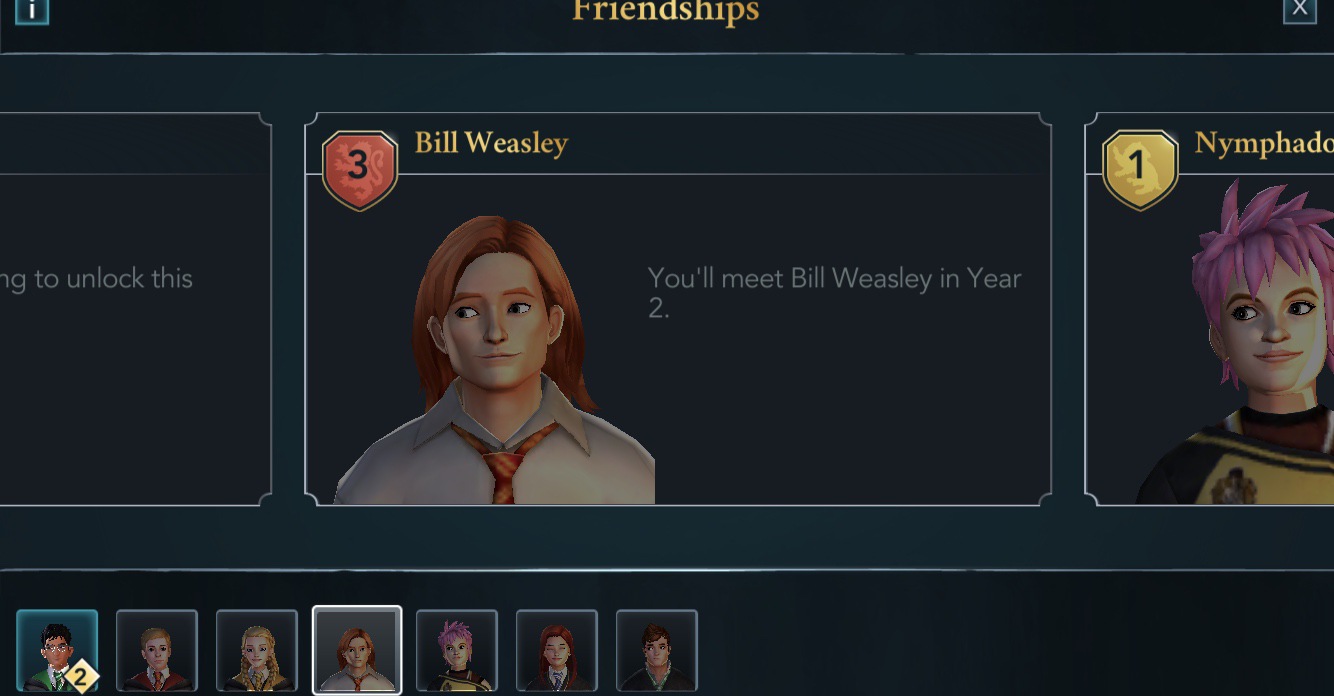The height and width of the screenshot is (696, 1334).
Task: Close the Friendships screen
Action: [x=1299, y=10]
